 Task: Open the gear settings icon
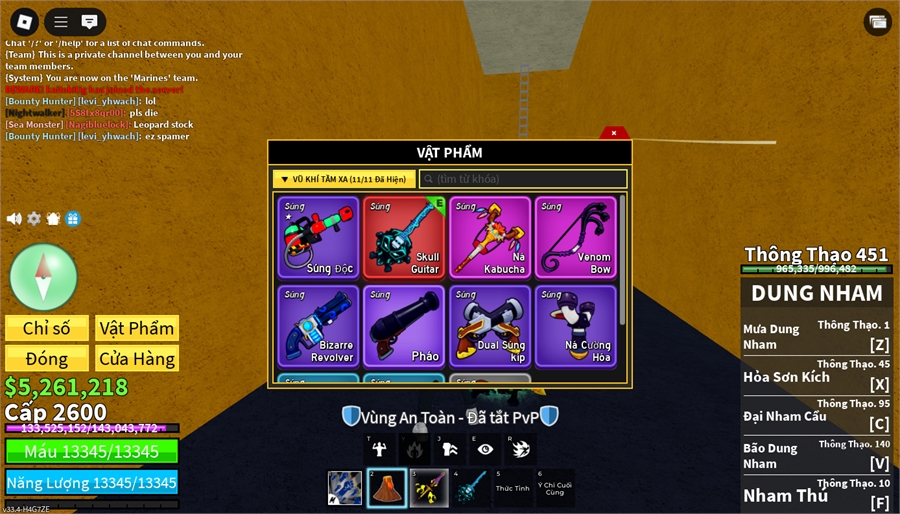tap(34, 219)
